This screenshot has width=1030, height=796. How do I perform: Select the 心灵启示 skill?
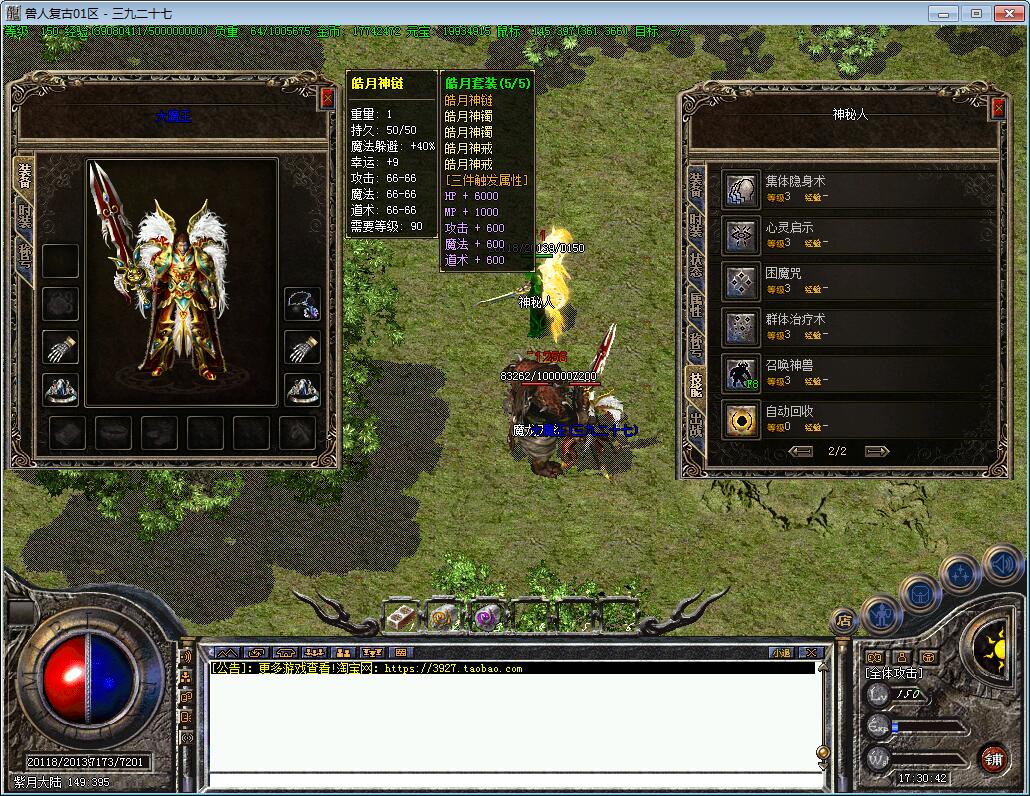[741, 235]
